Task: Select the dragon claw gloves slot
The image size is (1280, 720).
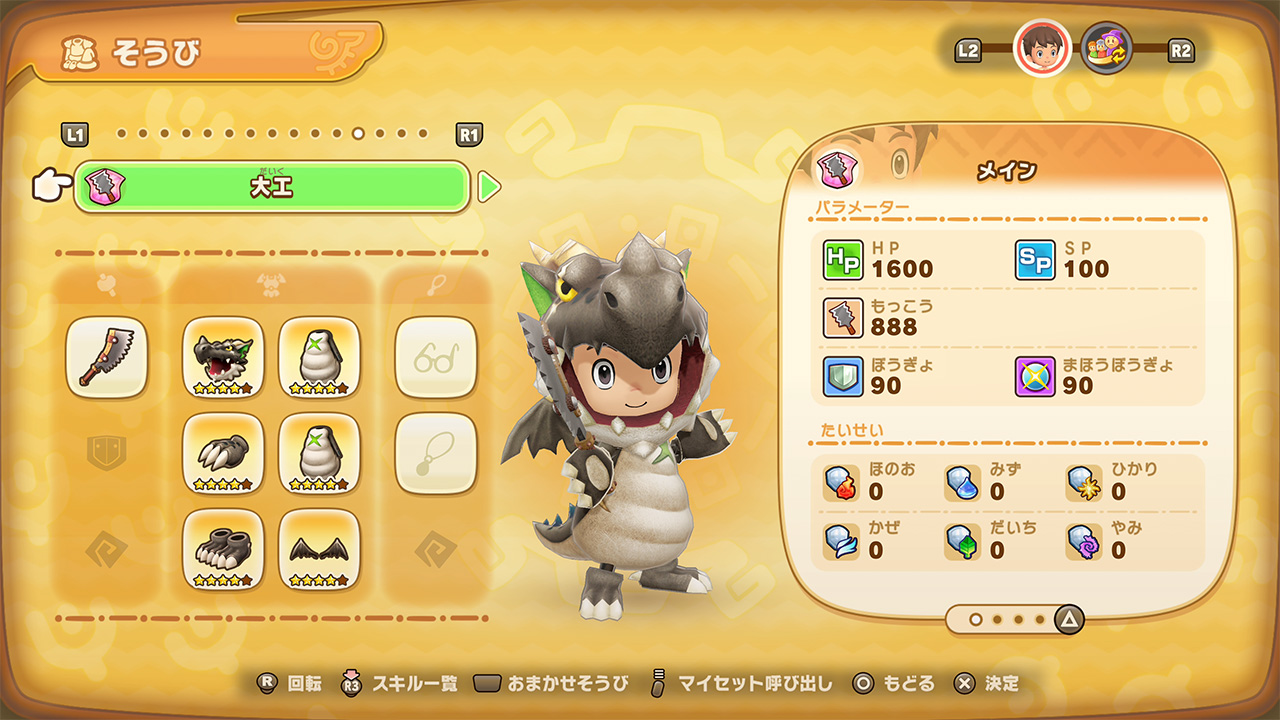Action: (x=223, y=453)
